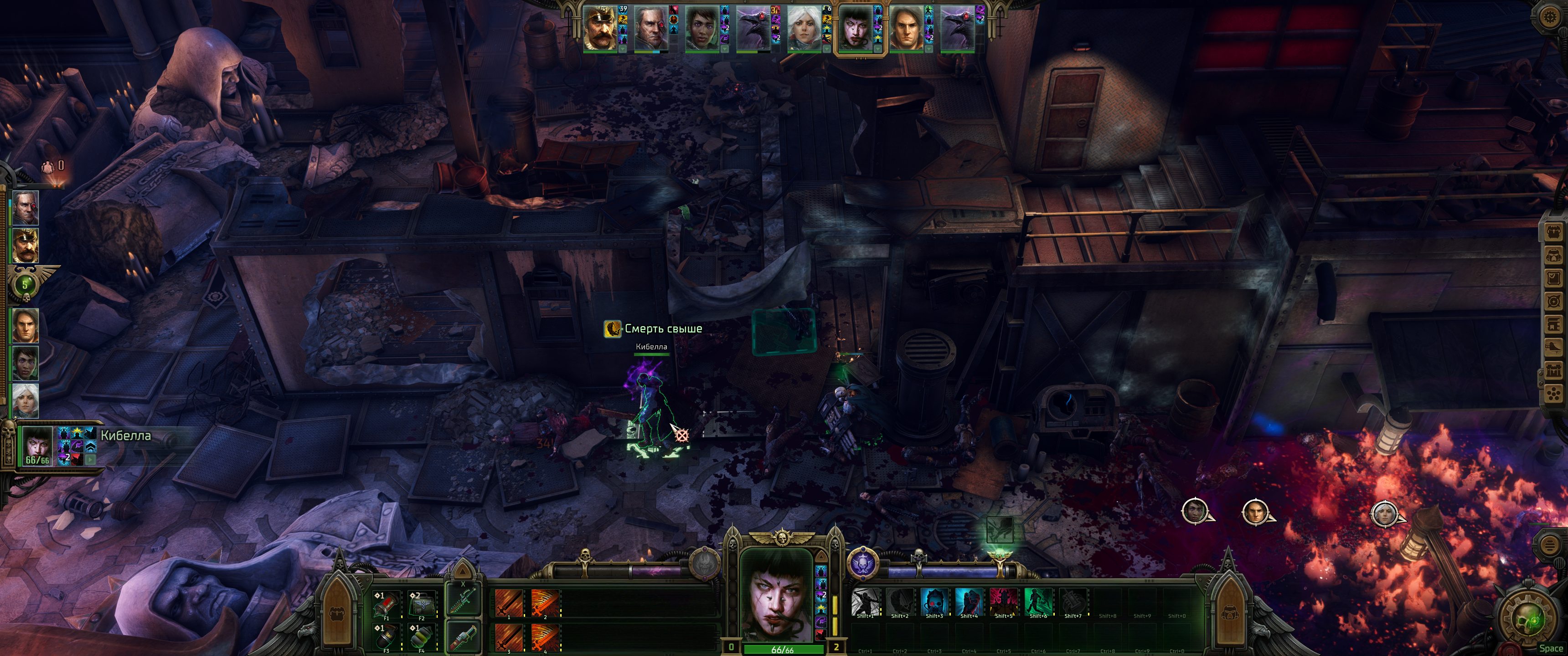Viewport: 1568px width, 656px height.
Task: Activate the Shift+3 red-eyed mask ability
Action: (x=934, y=602)
